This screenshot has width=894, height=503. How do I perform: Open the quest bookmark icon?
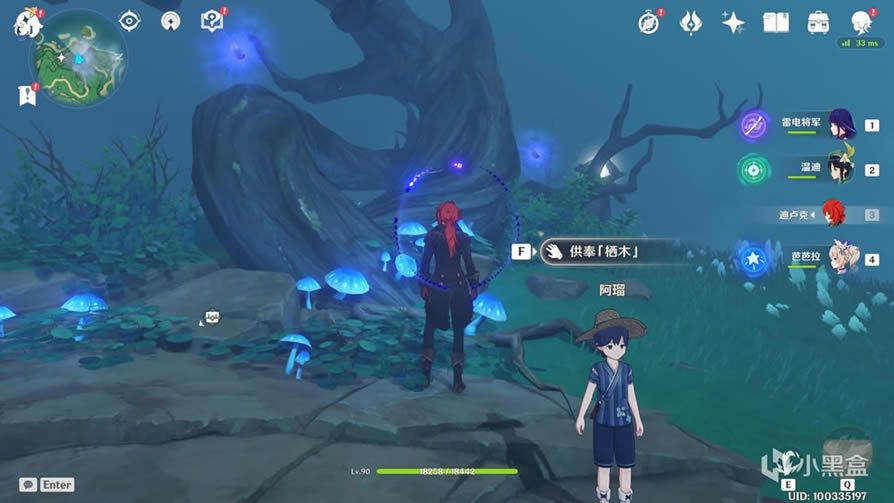(x=25, y=95)
